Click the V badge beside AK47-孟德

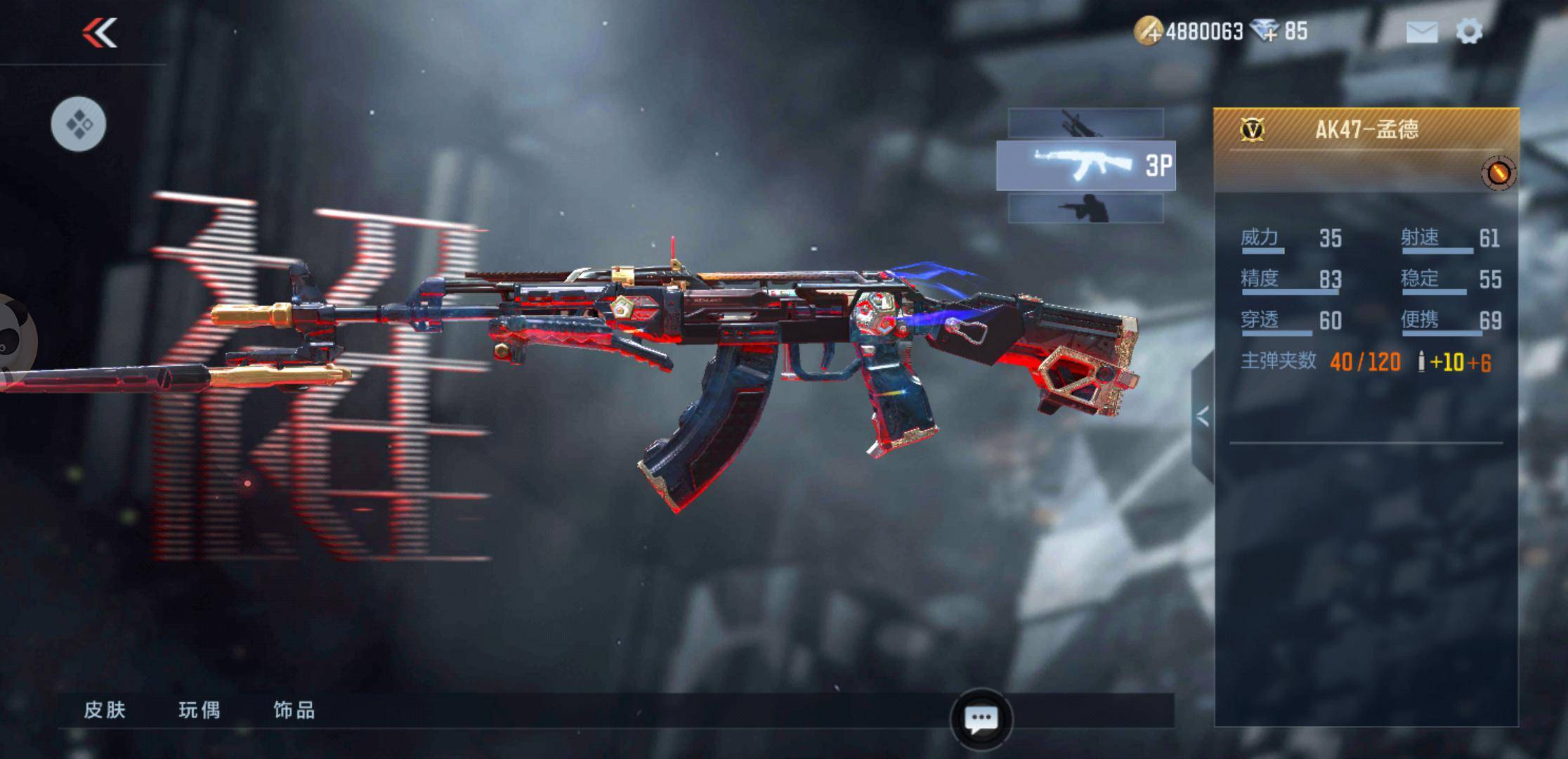click(x=1253, y=129)
